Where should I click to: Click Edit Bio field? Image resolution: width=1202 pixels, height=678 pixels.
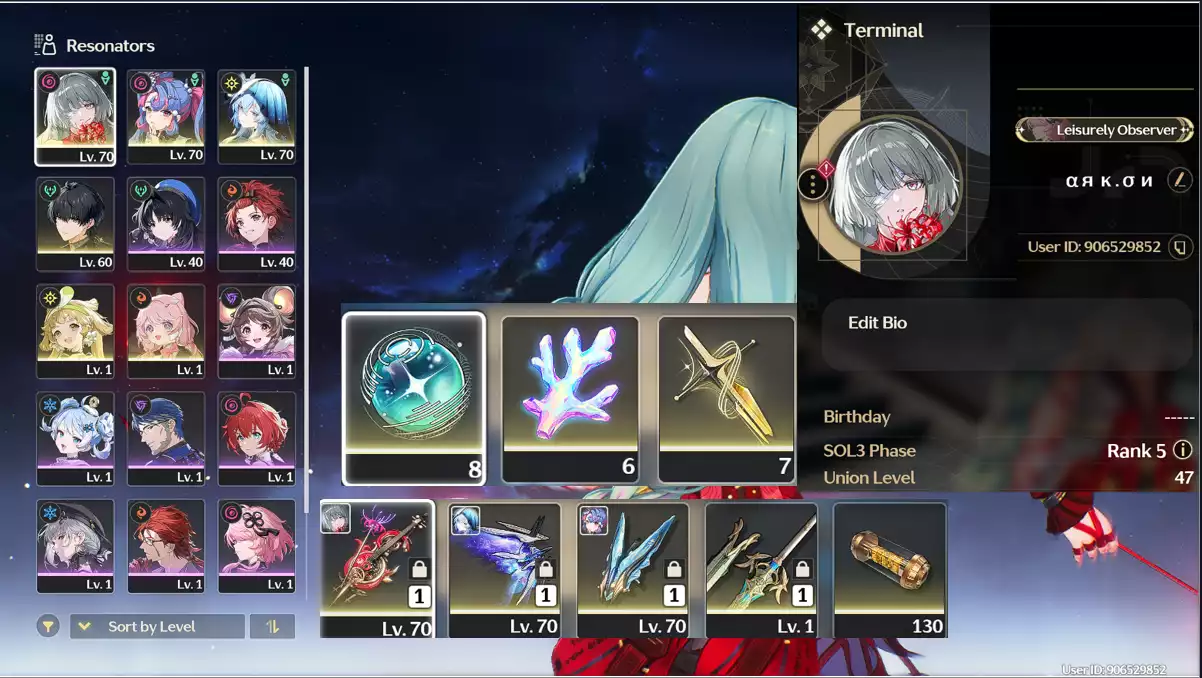click(x=1008, y=334)
